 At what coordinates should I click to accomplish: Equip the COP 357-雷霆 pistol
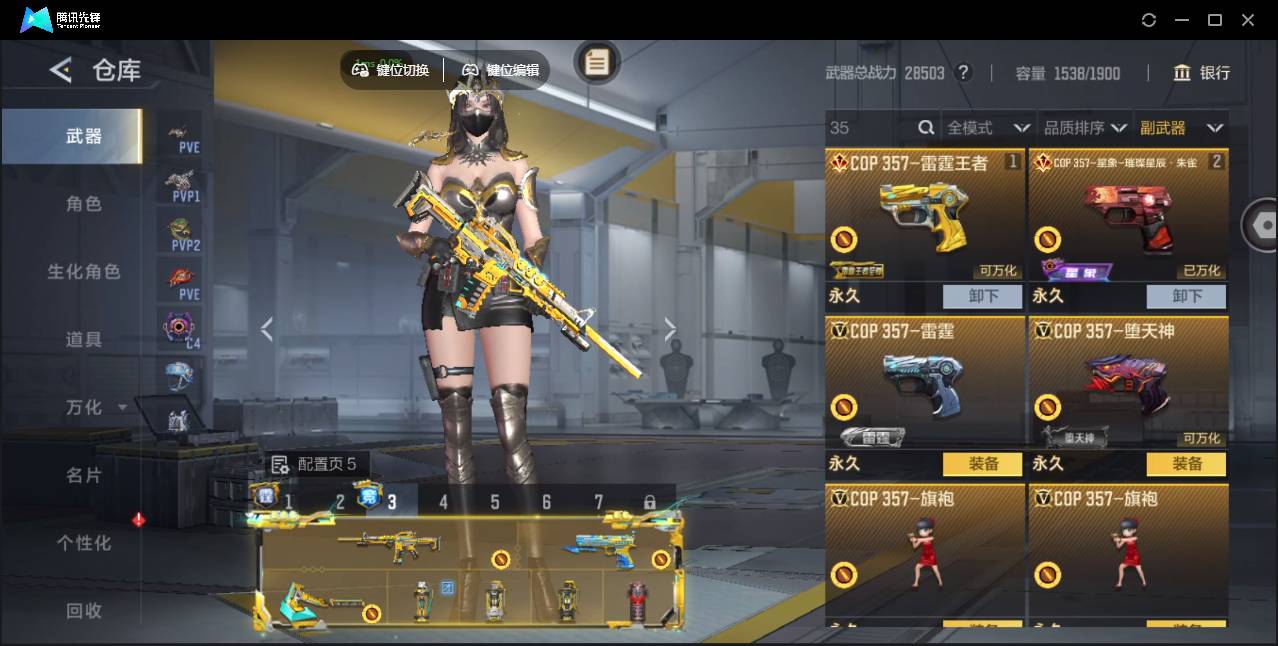[982, 464]
